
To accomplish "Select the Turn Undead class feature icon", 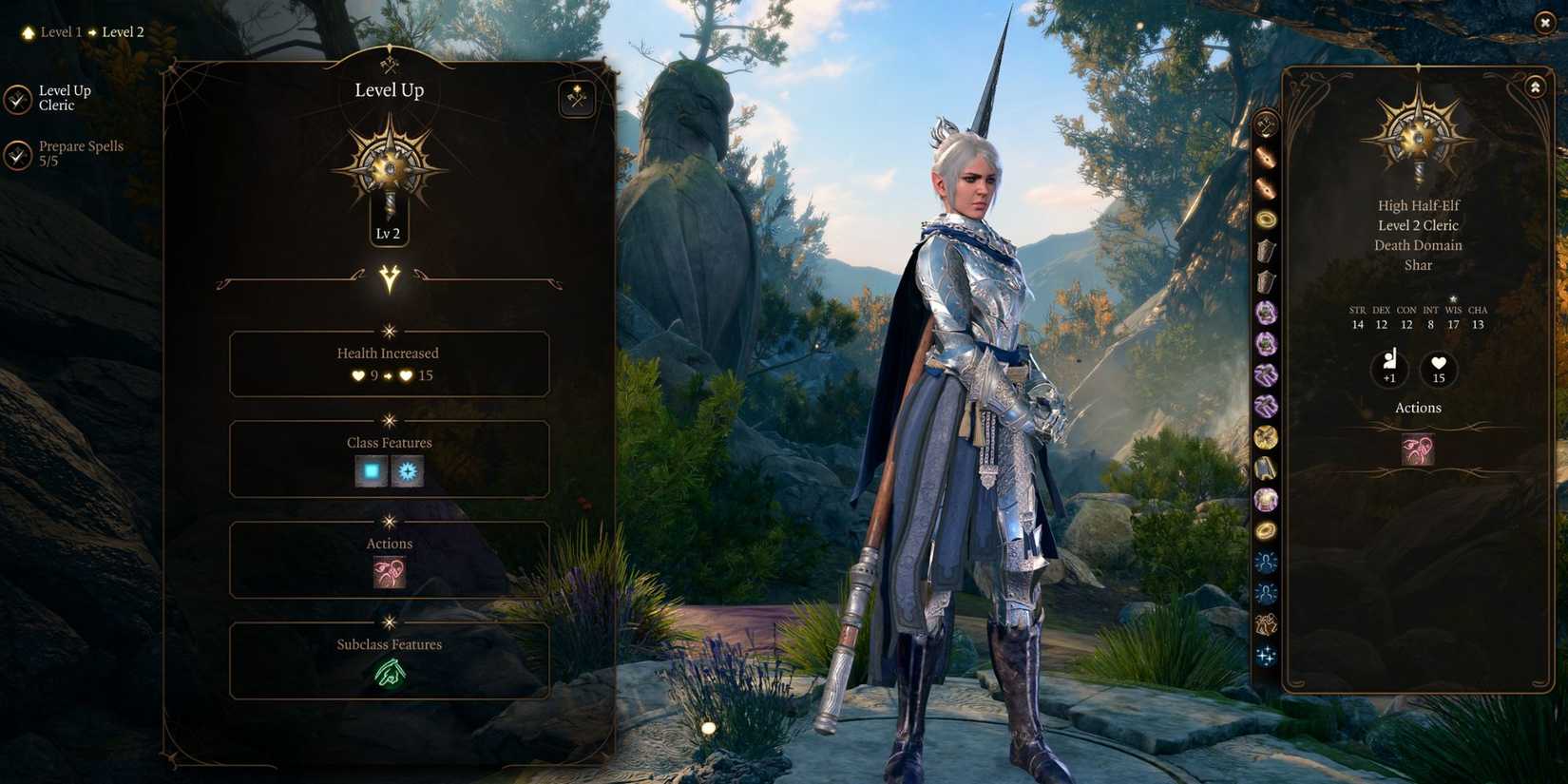I will [408, 470].
